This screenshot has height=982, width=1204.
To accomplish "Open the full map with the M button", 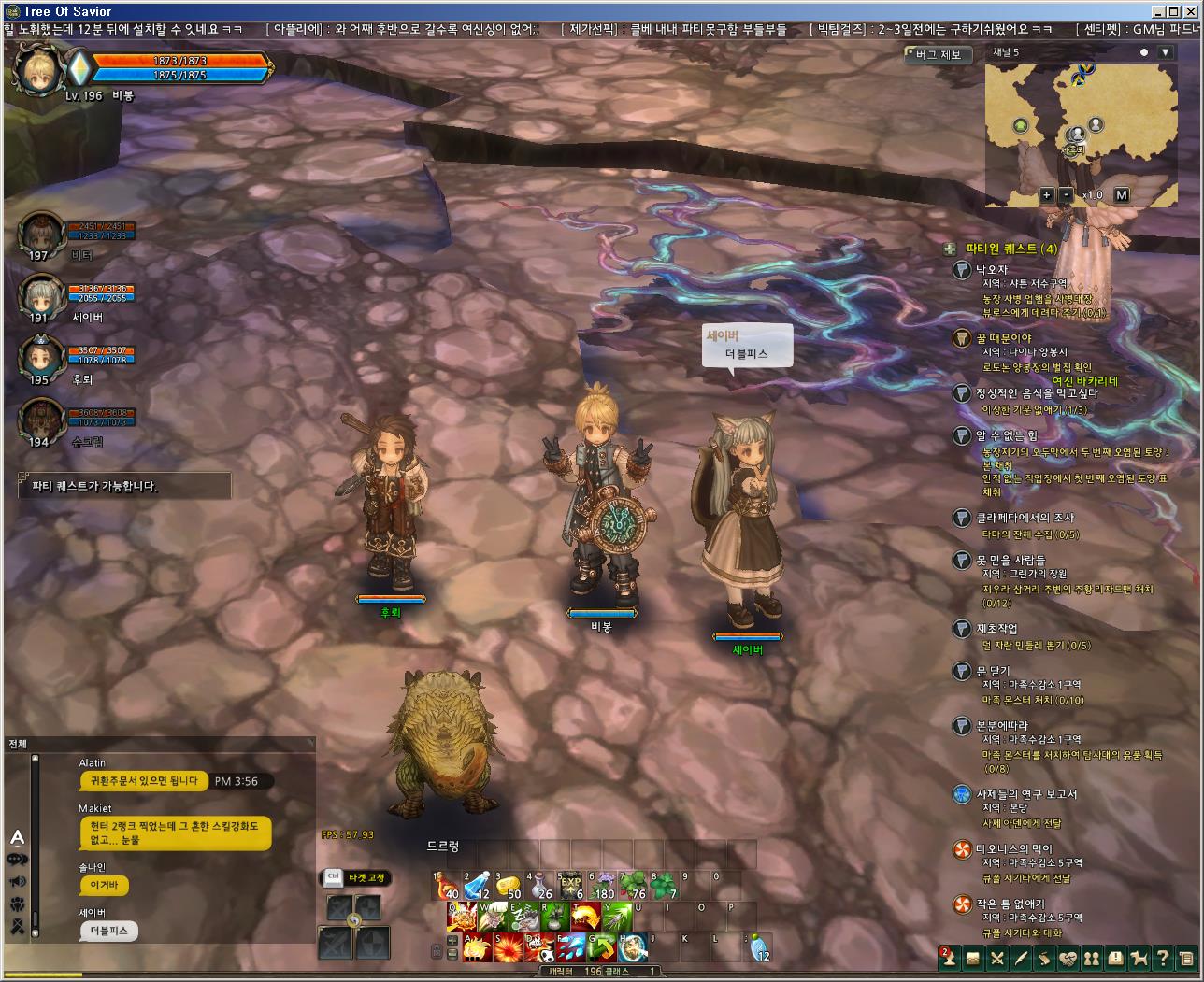I will pos(1122,195).
